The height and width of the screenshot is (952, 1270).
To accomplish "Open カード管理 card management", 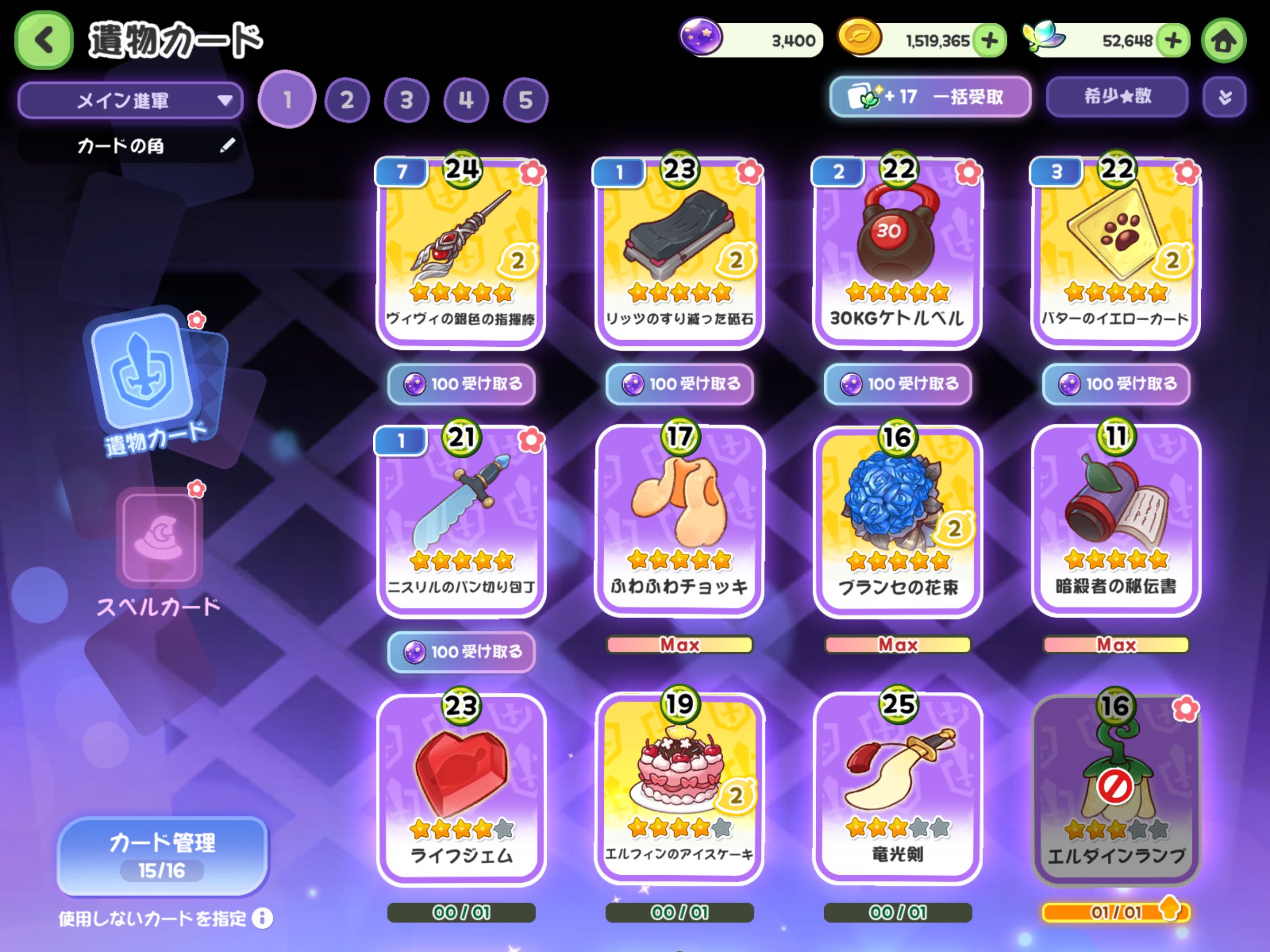I will click(163, 855).
